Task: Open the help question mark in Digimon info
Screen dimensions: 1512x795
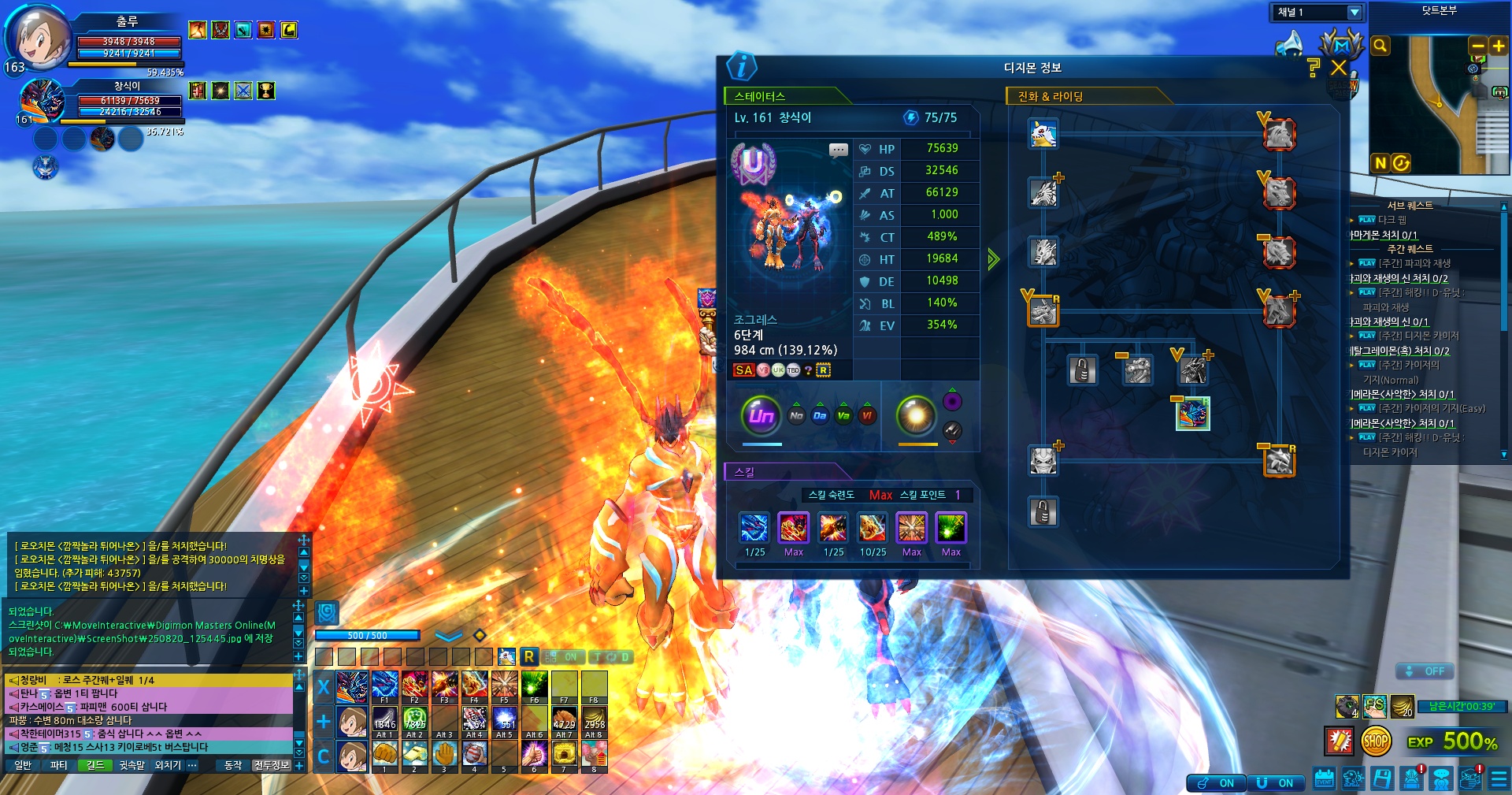Action: coord(1312,68)
